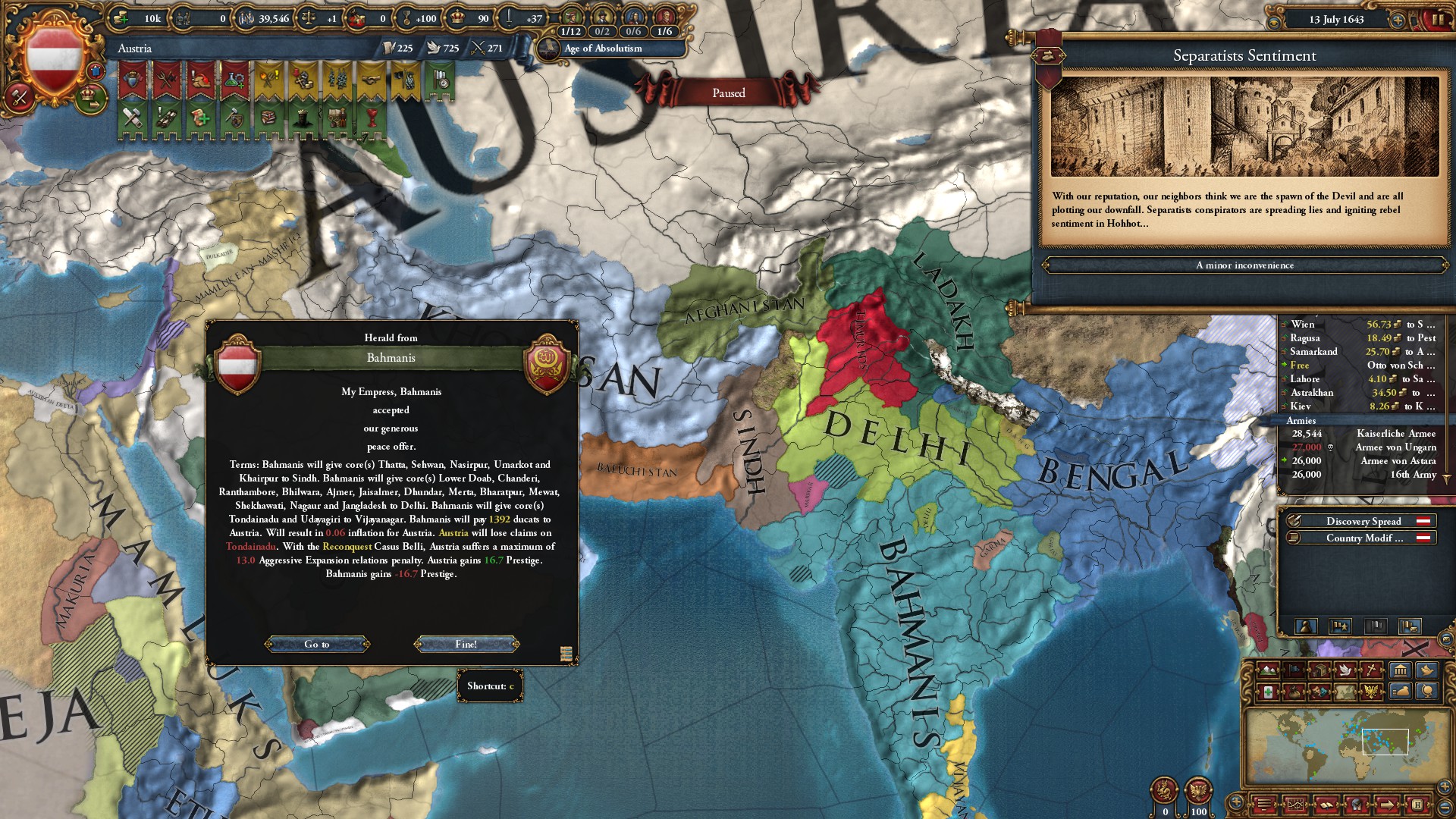Image resolution: width=1456 pixels, height=819 pixels.
Task: Open the Age of Absolutism panel
Action: (x=603, y=49)
